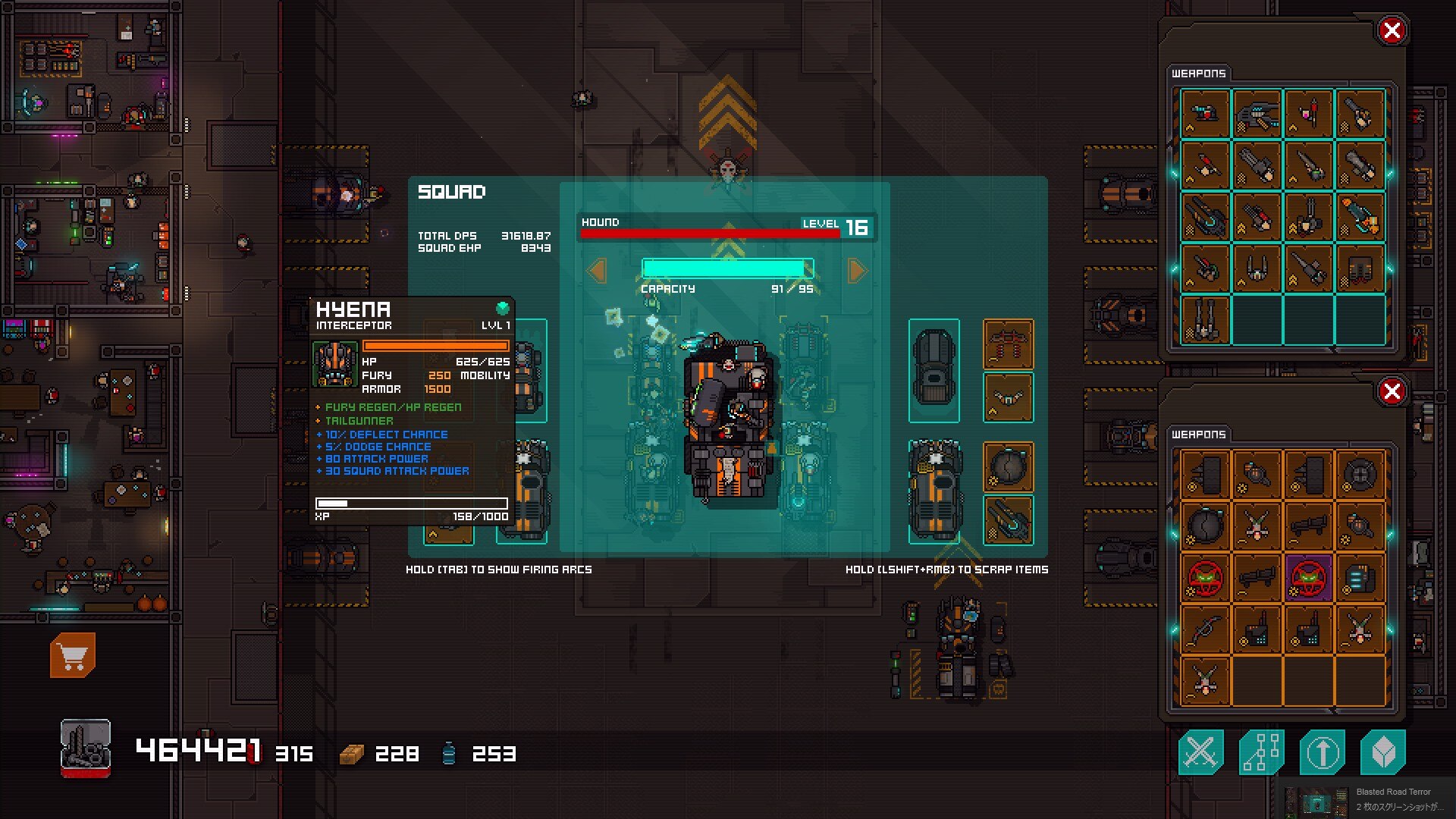
Task: Click the equipped red spring suspension slot
Action: [x=1008, y=344]
